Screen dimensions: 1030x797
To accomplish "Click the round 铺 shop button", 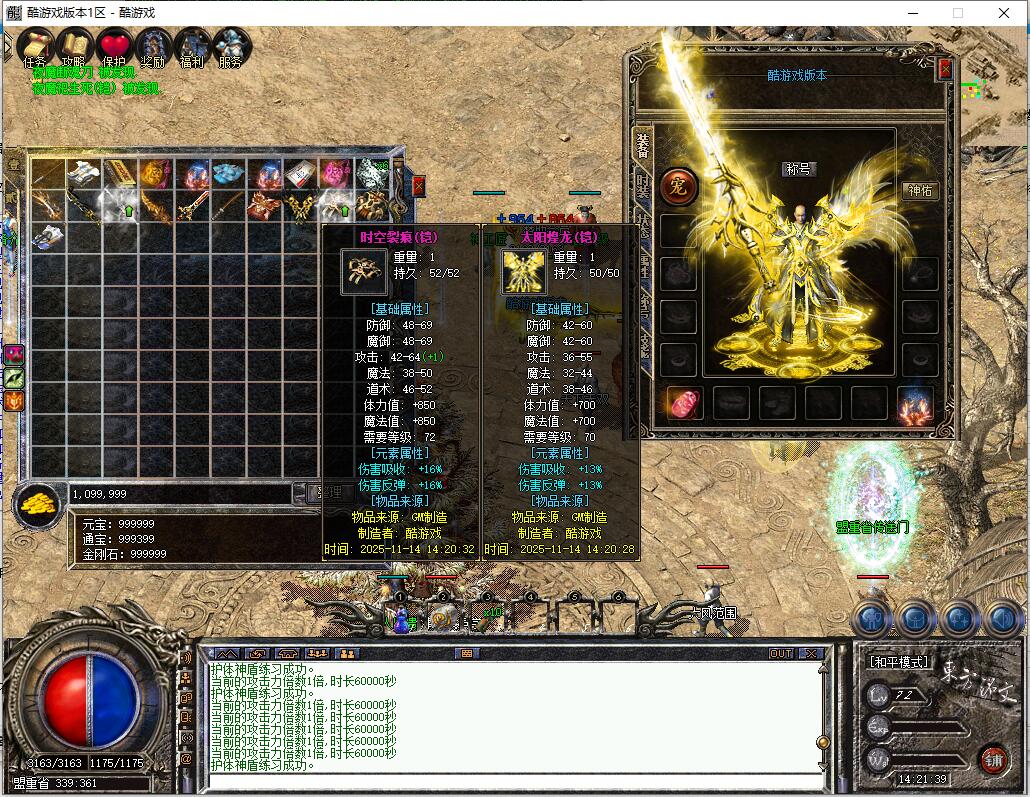I will point(993,759).
